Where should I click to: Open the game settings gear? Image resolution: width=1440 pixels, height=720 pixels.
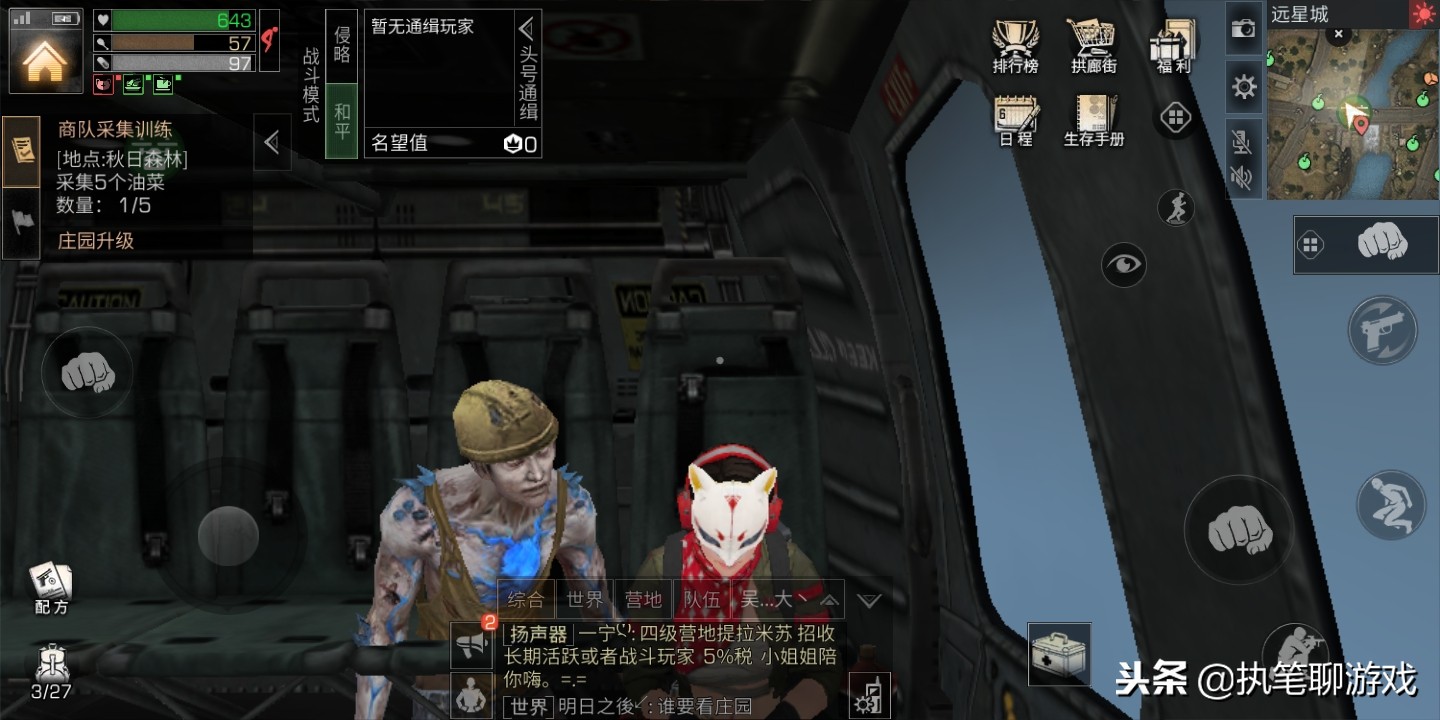click(1243, 88)
